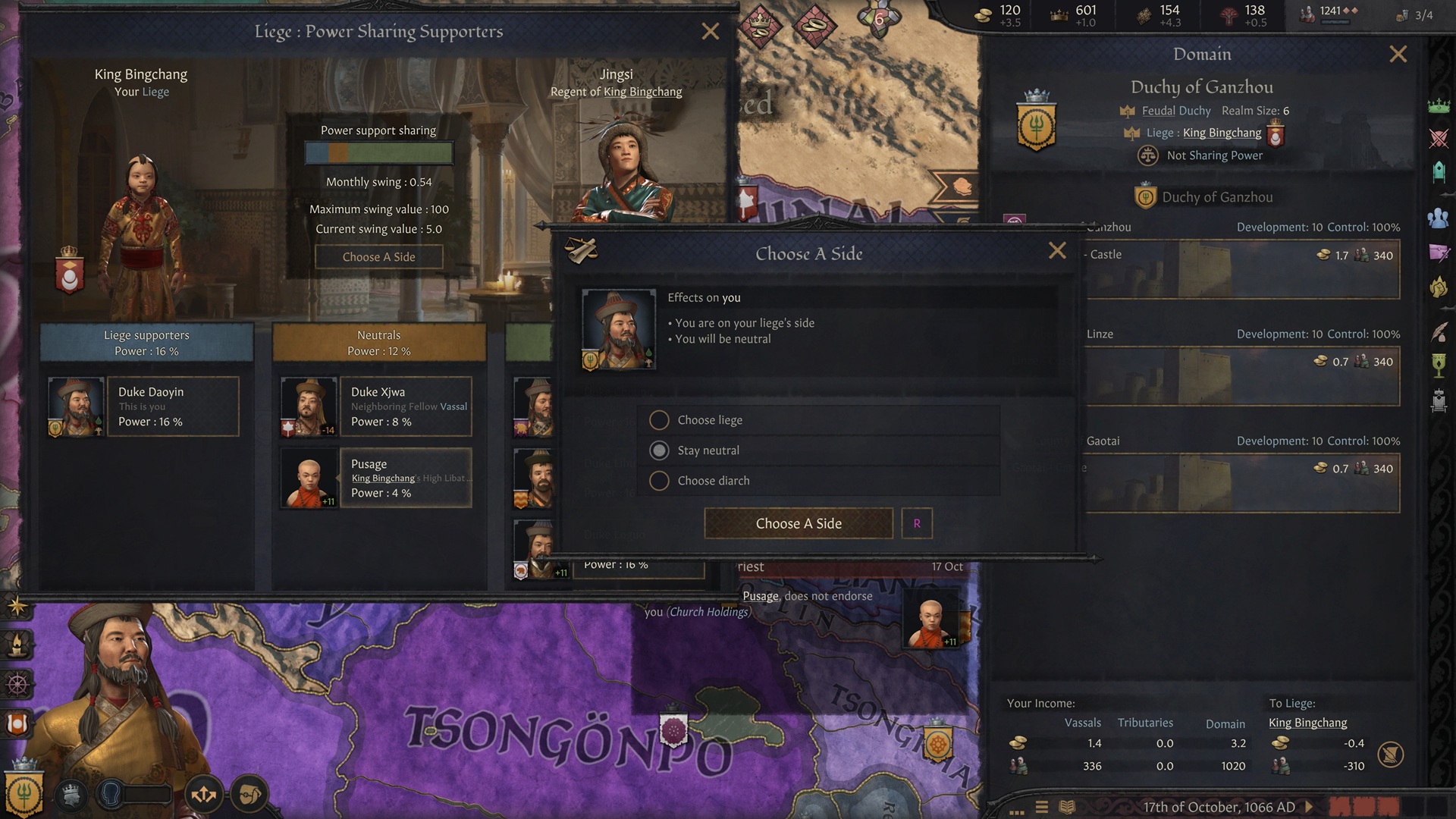Select the Stay neutral option
Viewport: 1456px width, 819px height.
(659, 450)
